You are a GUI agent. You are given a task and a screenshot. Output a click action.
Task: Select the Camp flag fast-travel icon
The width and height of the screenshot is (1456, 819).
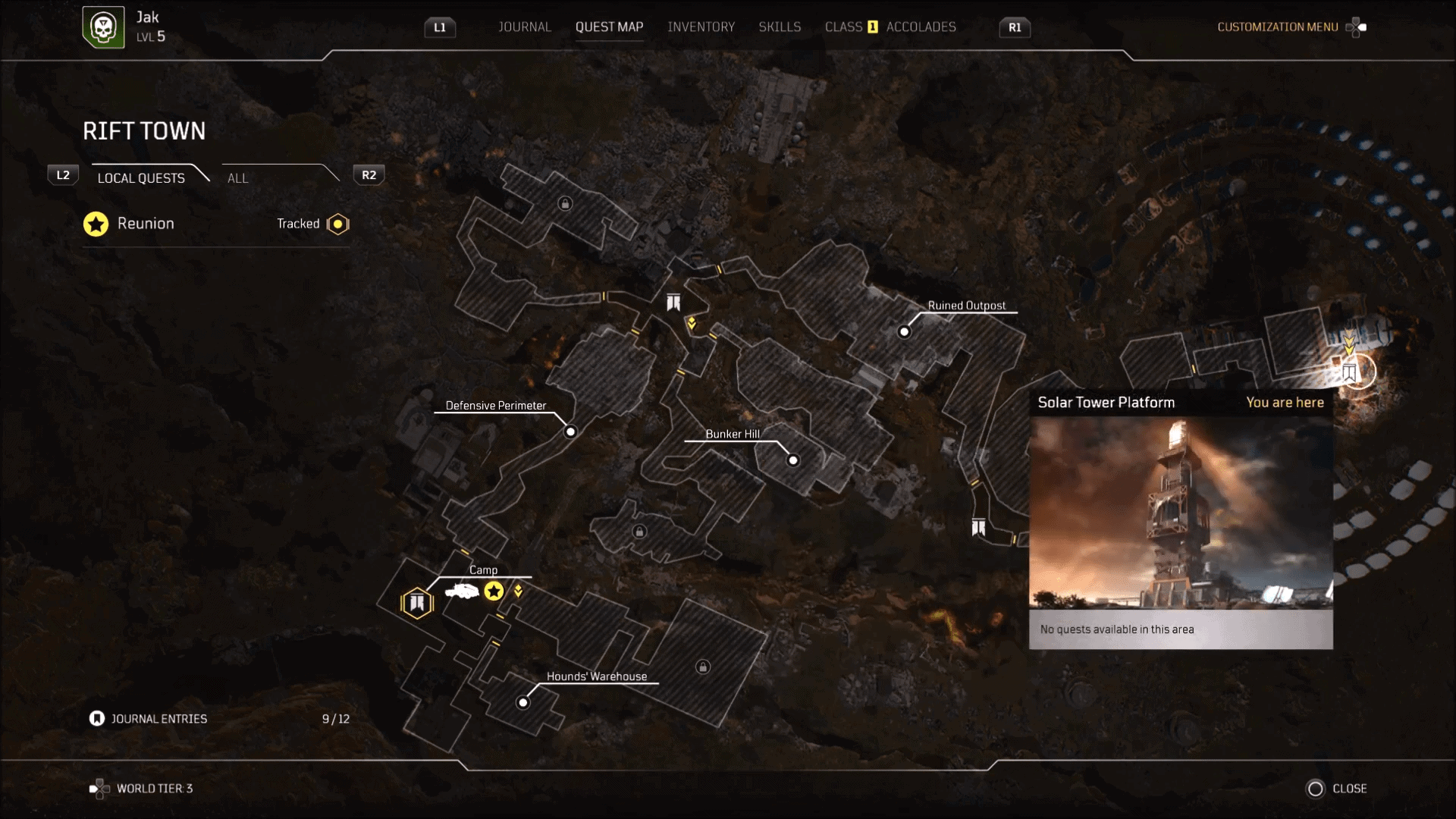(x=416, y=601)
